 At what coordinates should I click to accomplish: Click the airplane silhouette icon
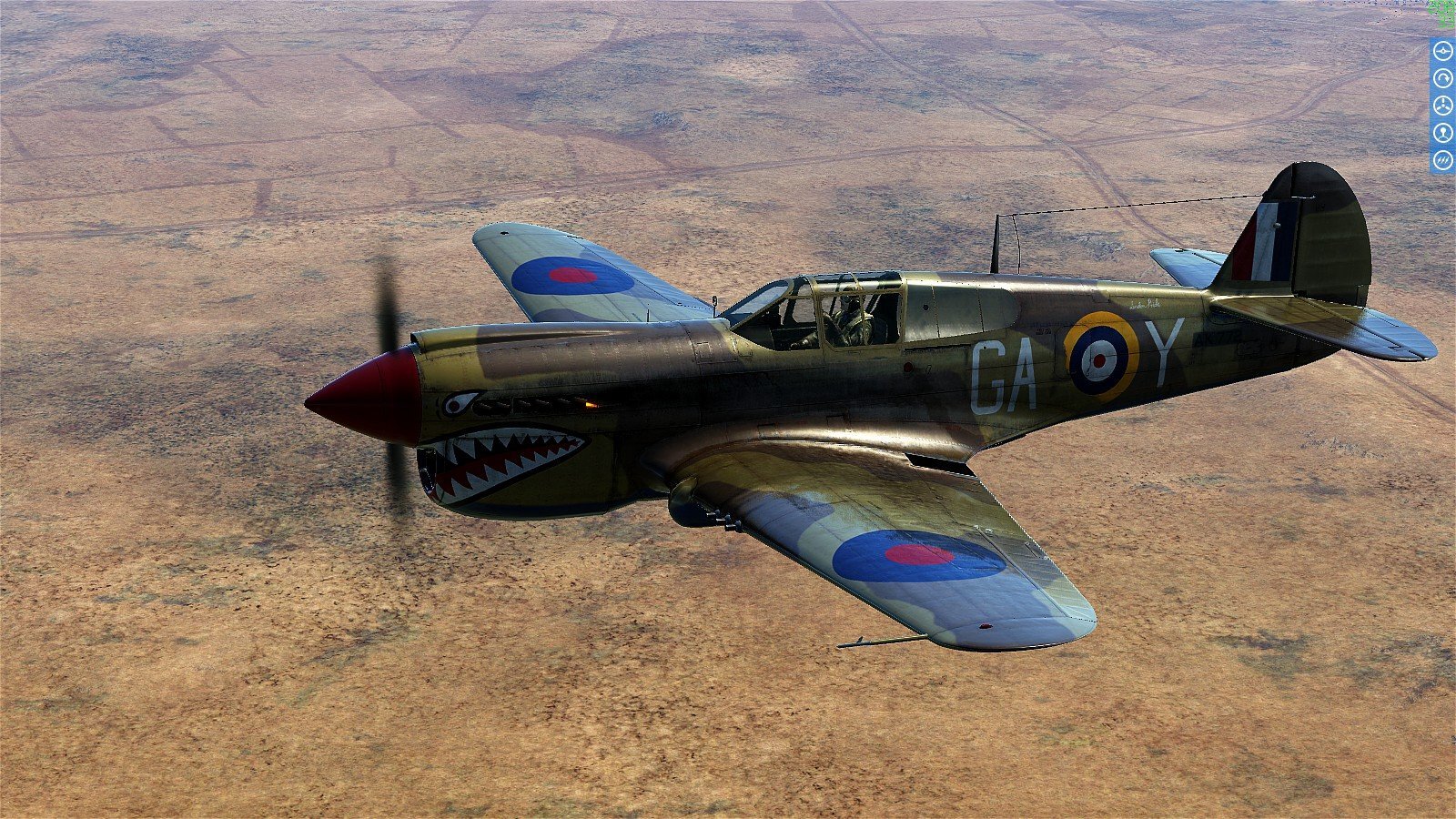click(1442, 51)
